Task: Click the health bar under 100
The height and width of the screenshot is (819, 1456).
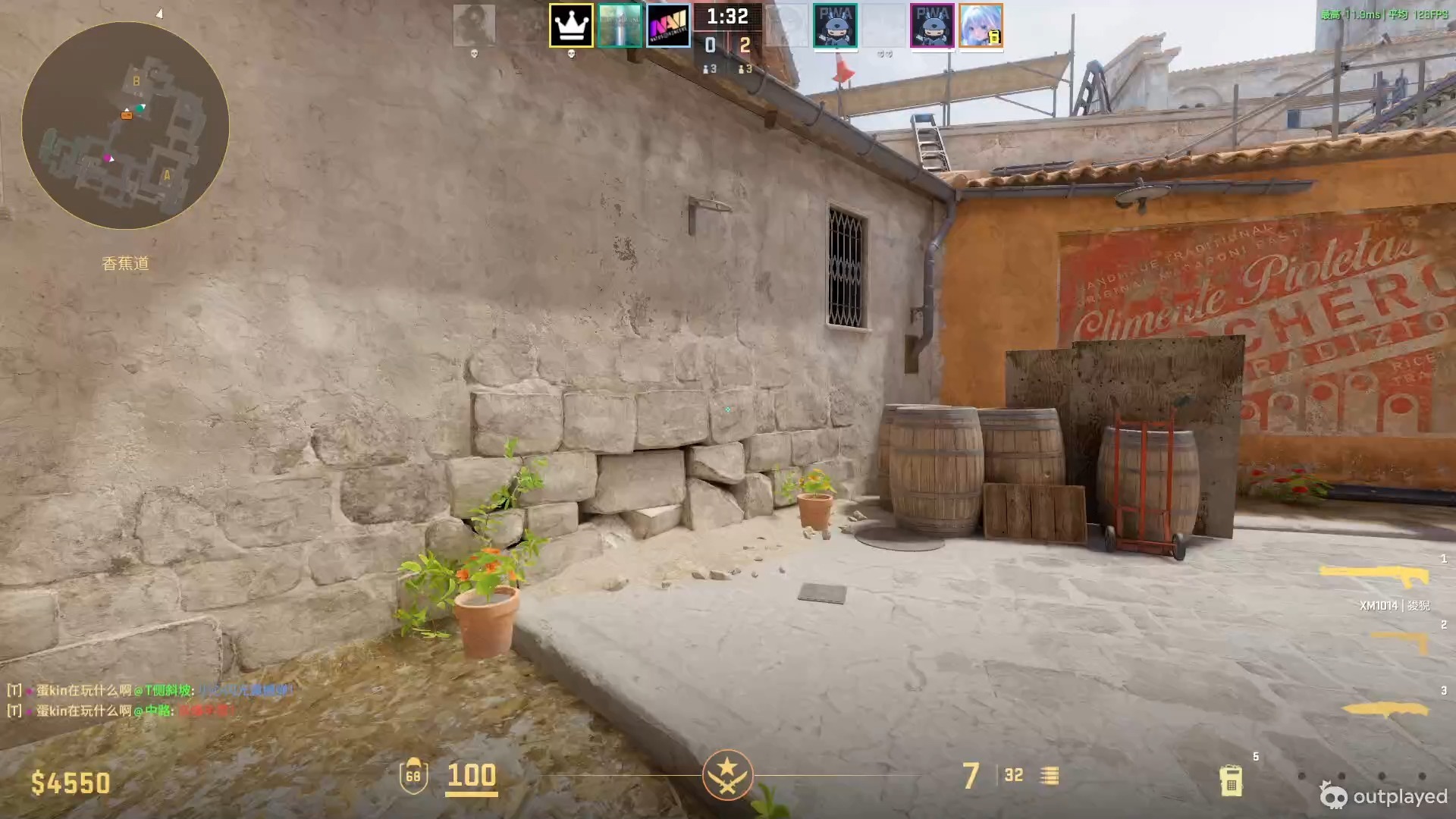Action: [x=472, y=792]
